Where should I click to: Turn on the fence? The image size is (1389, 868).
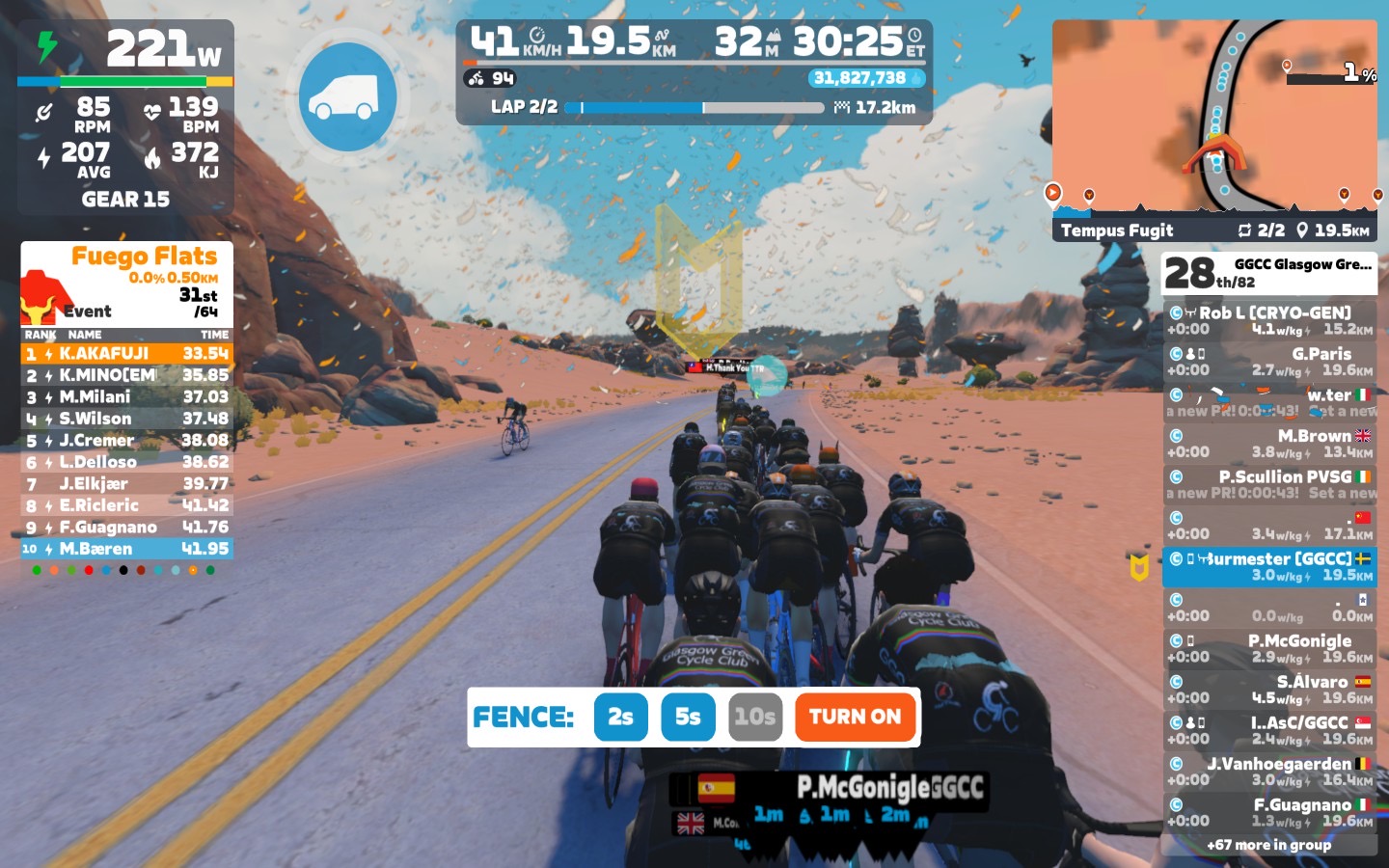click(x=855, y=717)
